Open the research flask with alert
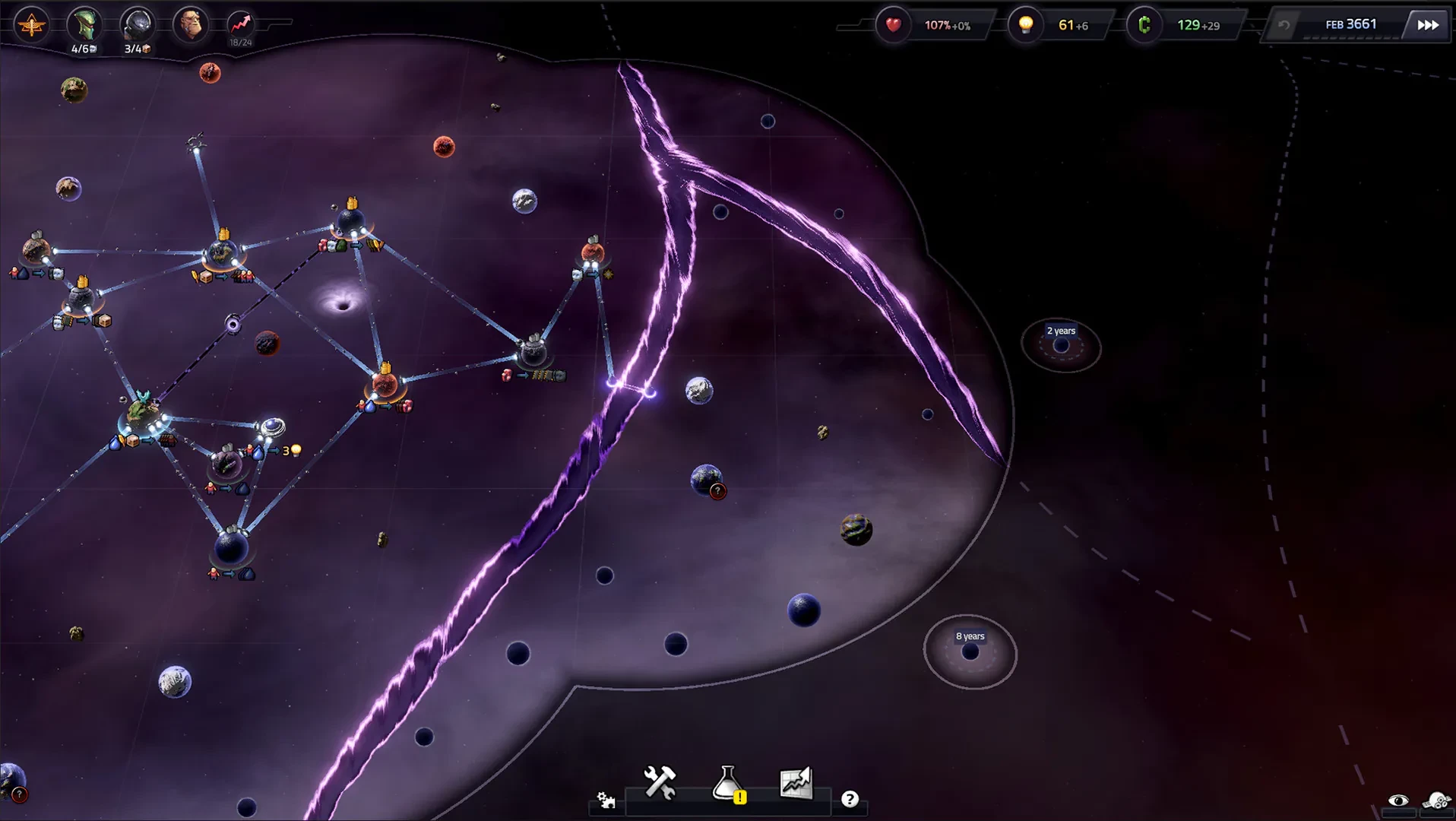The height and width of the screenshot is (821, 1456). click(x=728, y=783)
